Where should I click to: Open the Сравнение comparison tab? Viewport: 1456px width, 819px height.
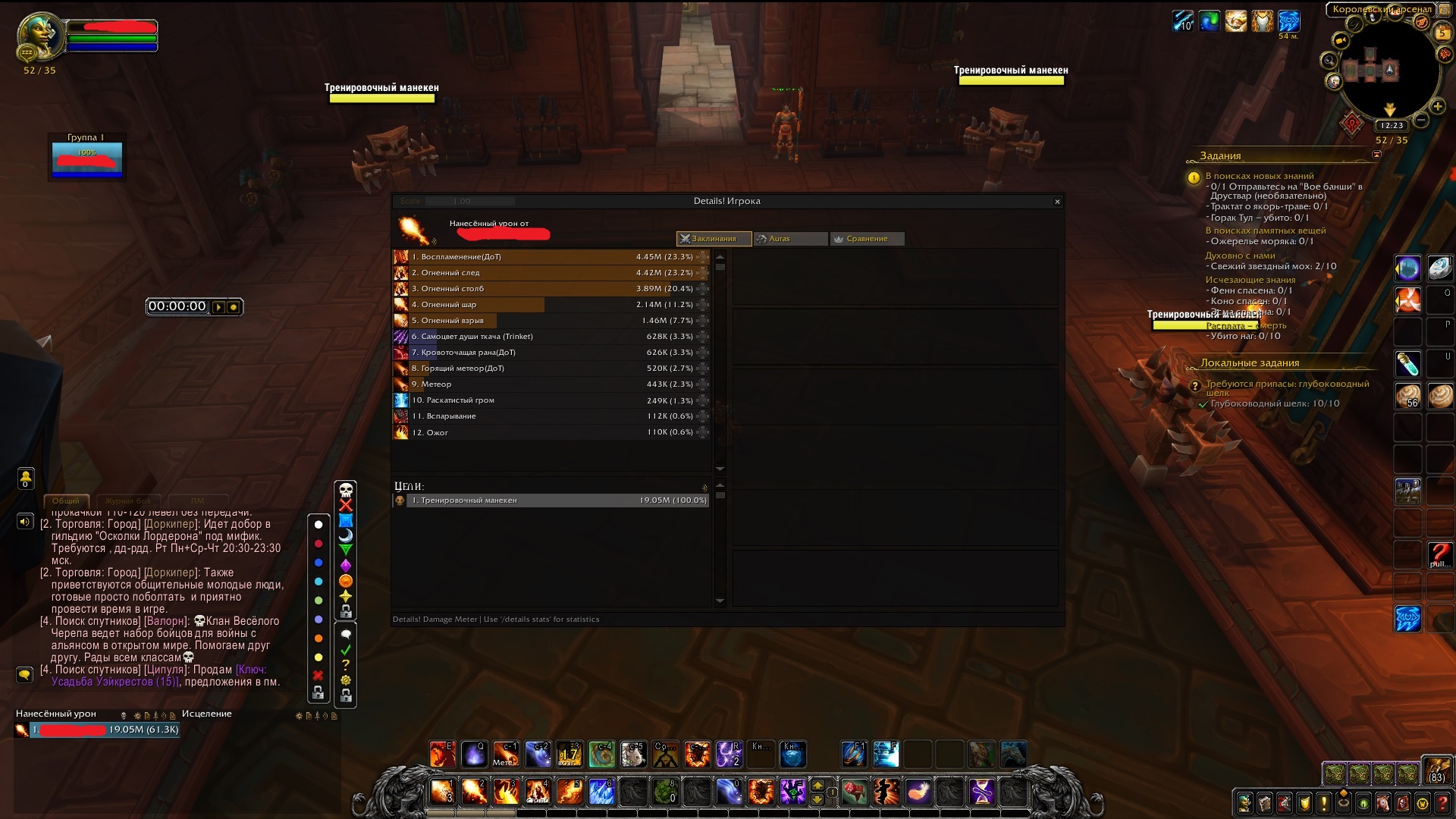(x=867, y=239)
